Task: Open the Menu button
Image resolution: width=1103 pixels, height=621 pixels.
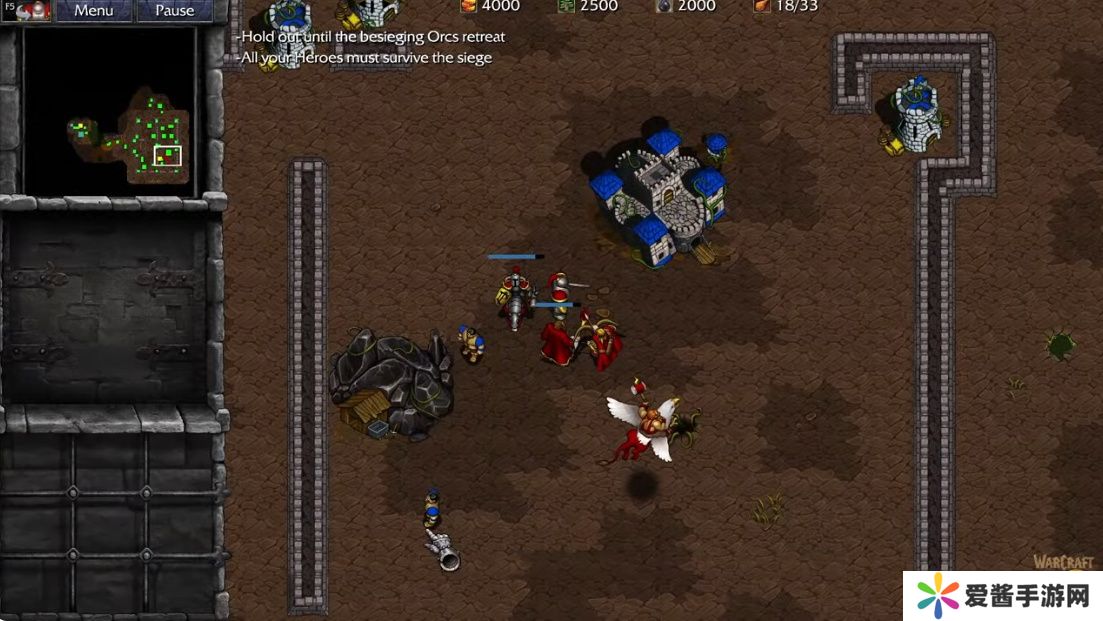Action: (93, 11)
